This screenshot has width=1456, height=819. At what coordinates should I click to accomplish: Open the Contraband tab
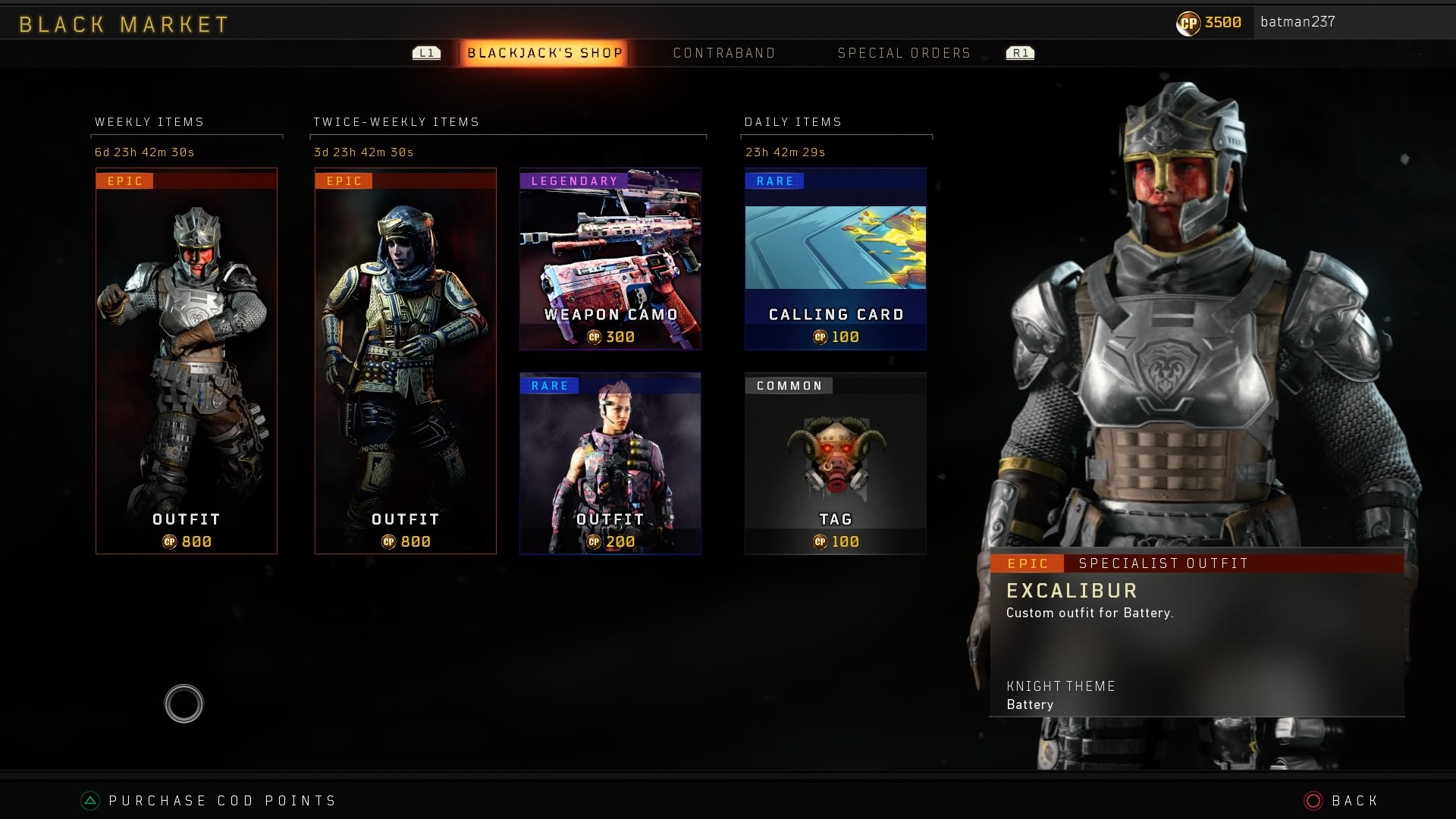point(724,53)
